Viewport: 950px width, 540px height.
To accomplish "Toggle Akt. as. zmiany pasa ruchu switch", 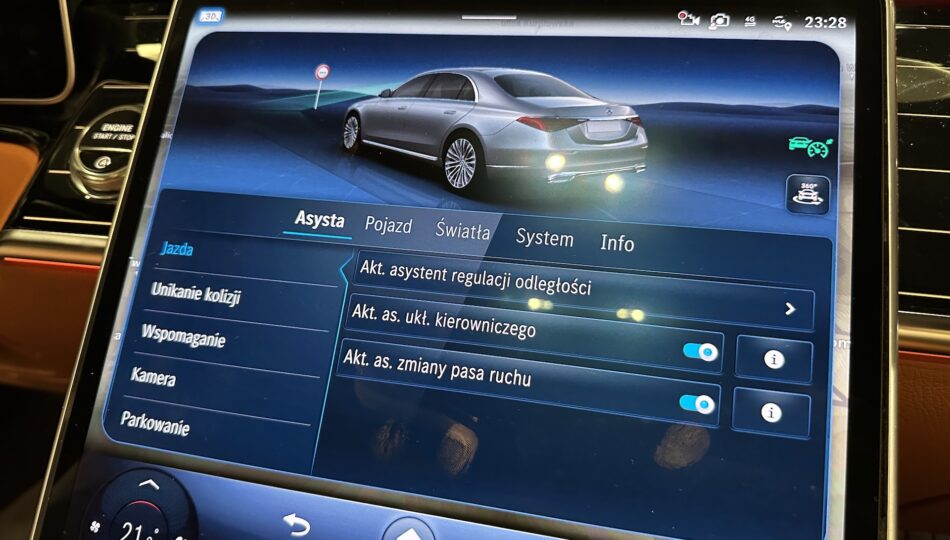I will coord(697,403).
